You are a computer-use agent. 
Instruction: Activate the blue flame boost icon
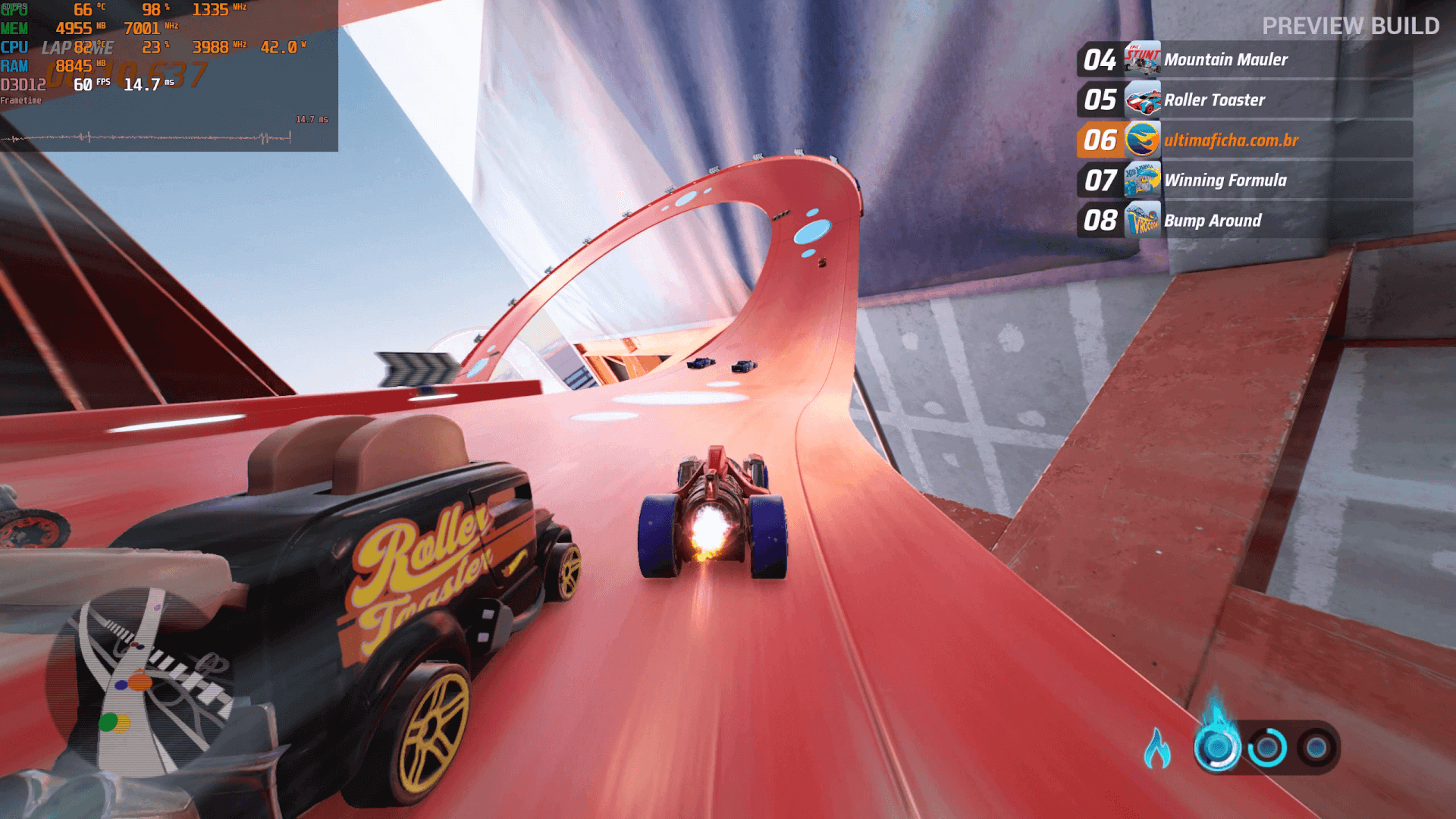click(1157, 749)
